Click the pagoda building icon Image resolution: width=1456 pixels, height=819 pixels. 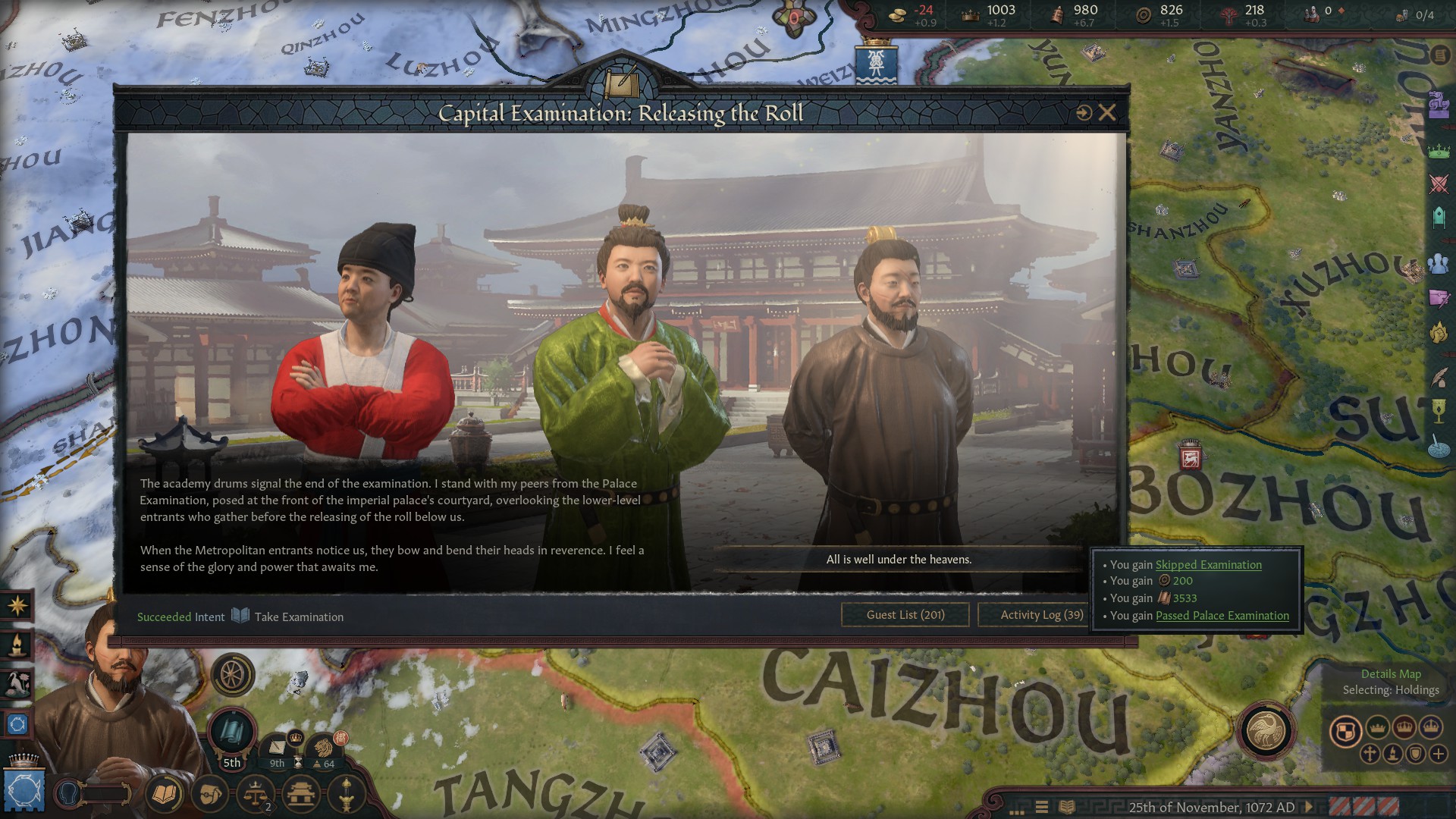tap(301, 794)
